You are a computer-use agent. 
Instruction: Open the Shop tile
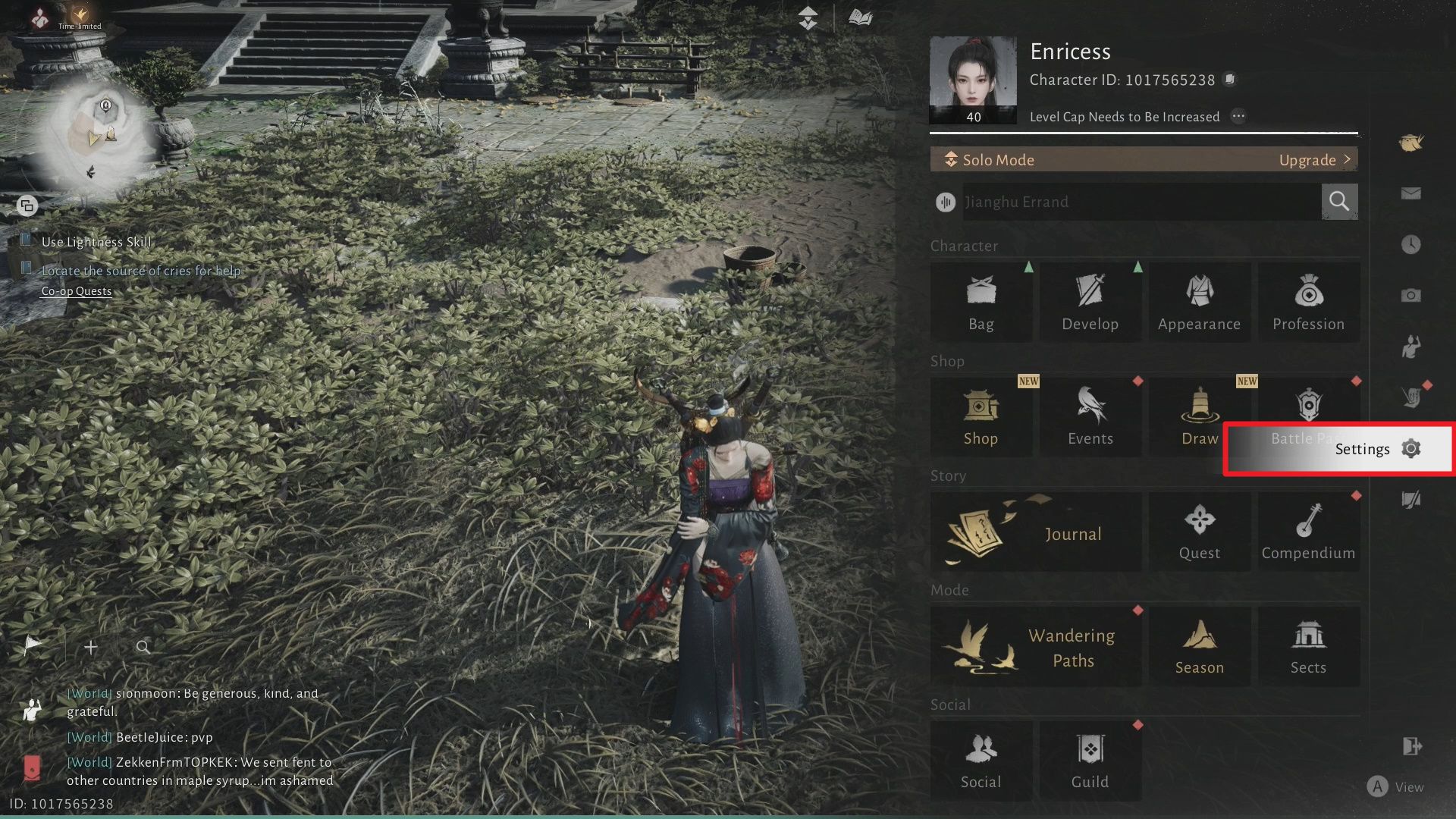[981, 417]
